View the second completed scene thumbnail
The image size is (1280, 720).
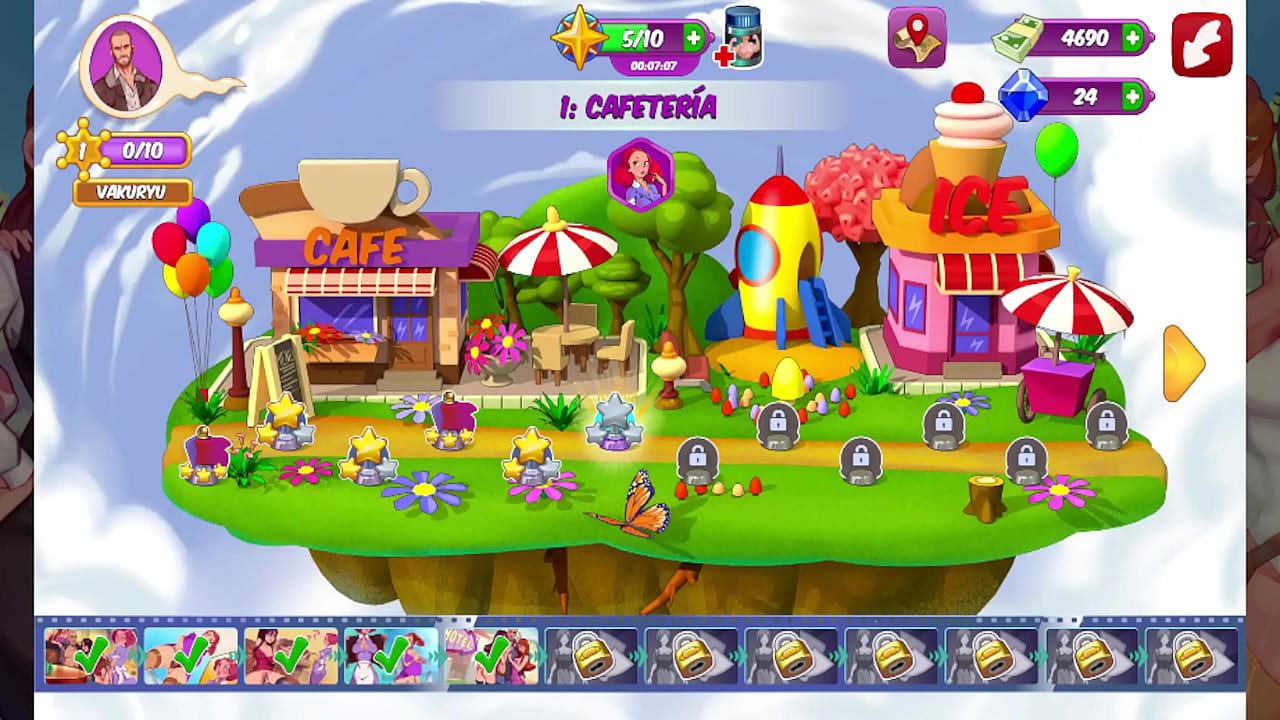tap(191, 656)
